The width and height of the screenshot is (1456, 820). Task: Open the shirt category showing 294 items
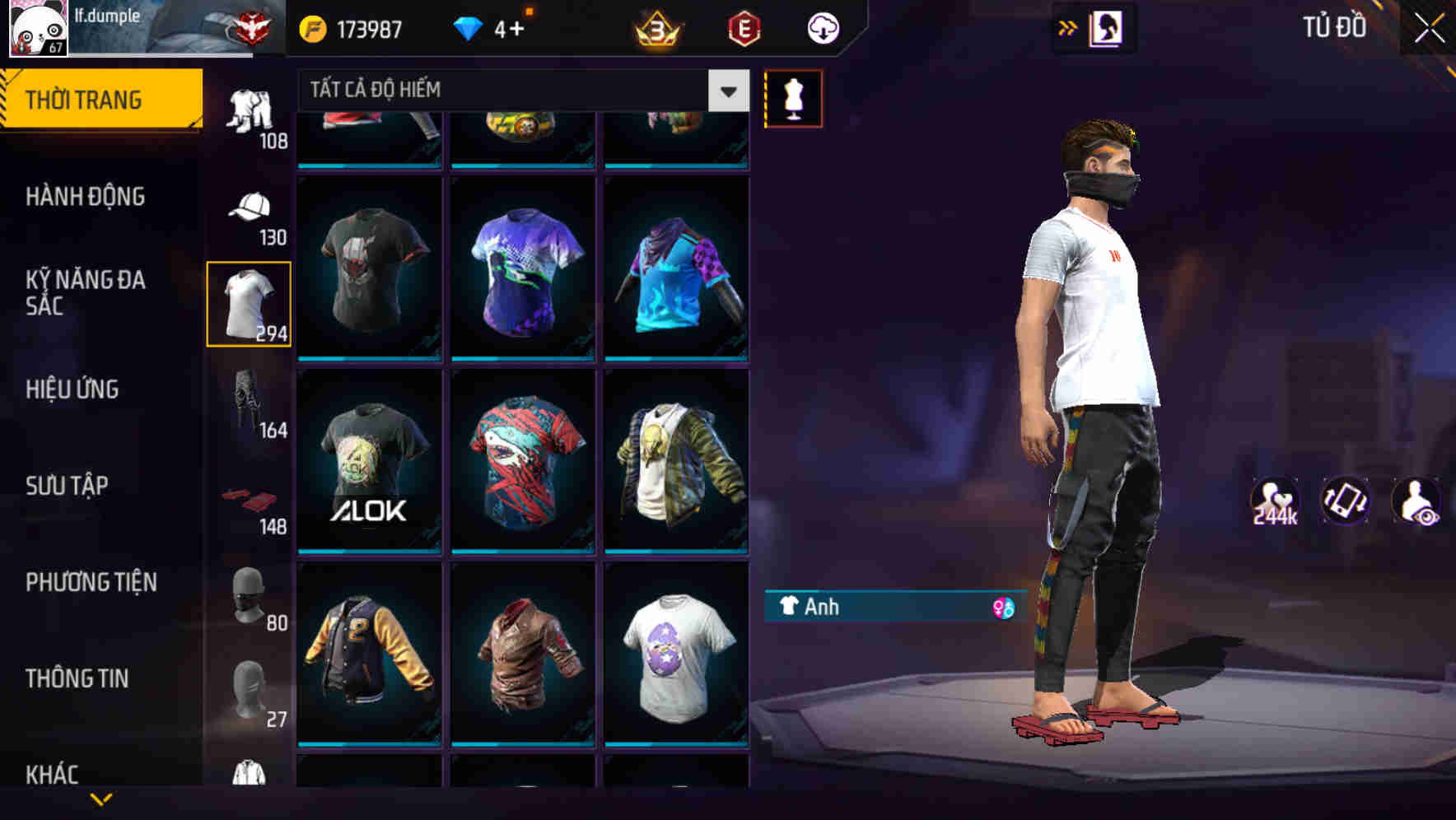[250, 303]
